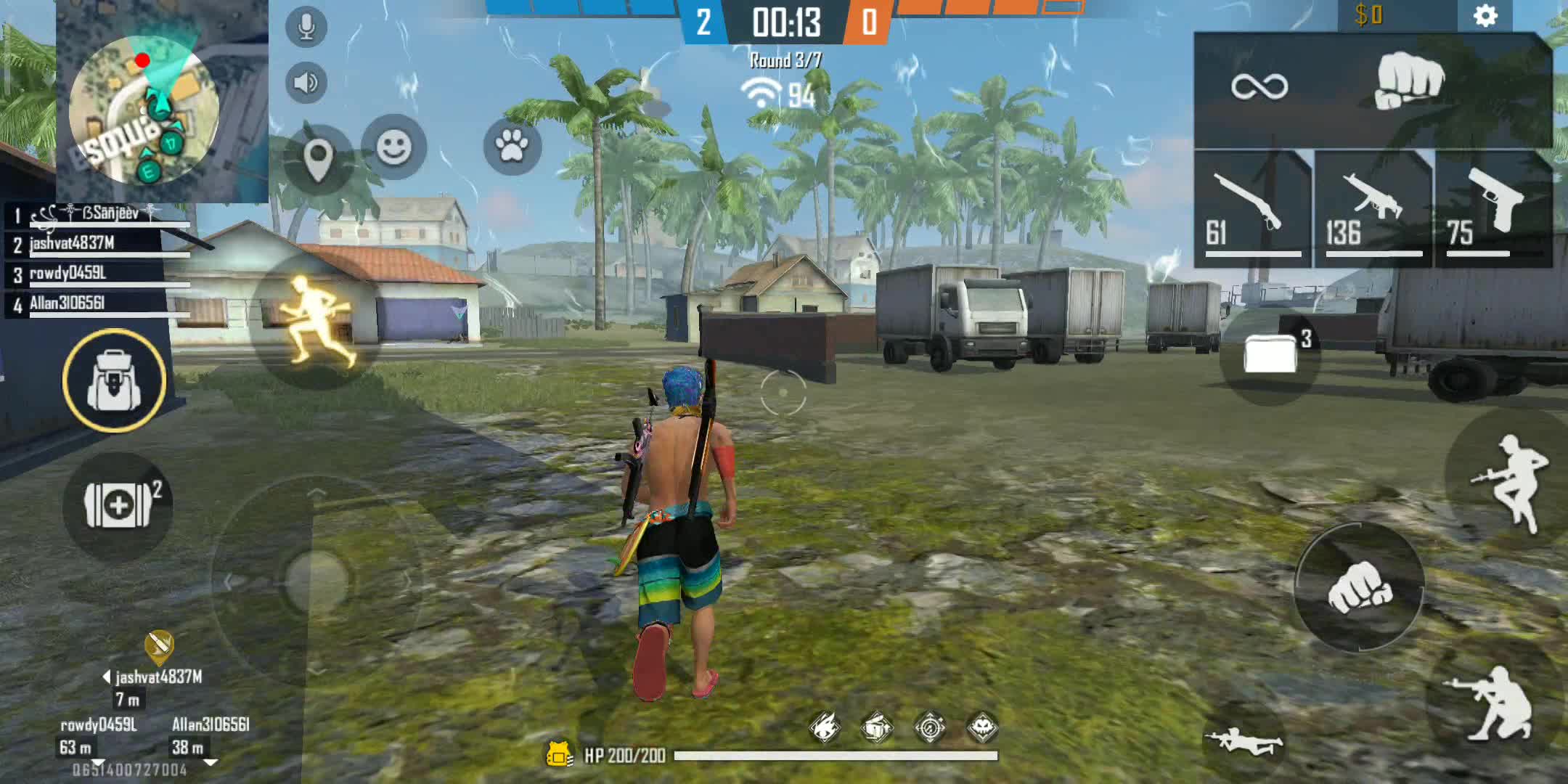
Task: Open the backpack inventory
Action: pyautogui.click(x=114, y=380)
